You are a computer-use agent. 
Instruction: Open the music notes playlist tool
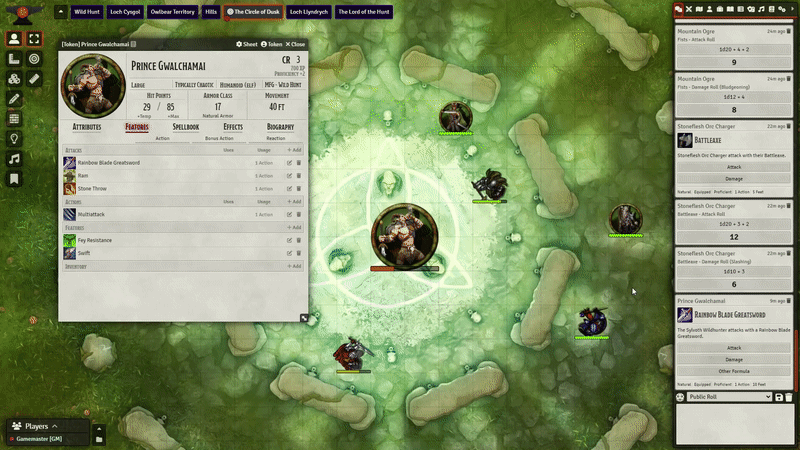tap(15, 159)
